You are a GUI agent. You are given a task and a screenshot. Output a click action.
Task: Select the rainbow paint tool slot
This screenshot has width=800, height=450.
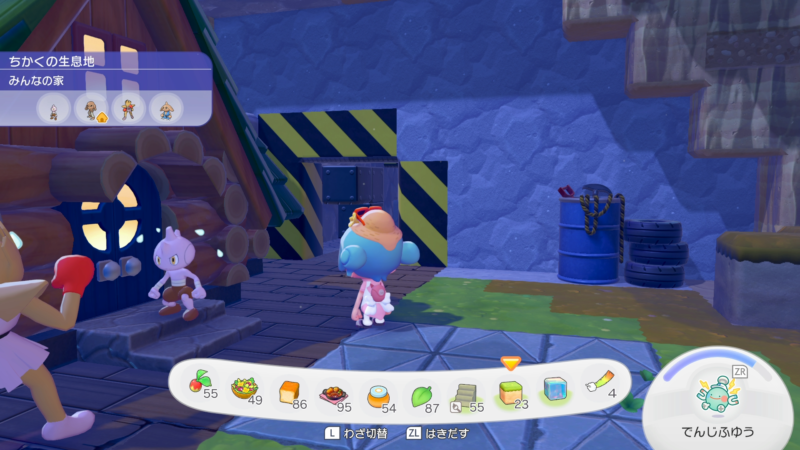point(599,382)
